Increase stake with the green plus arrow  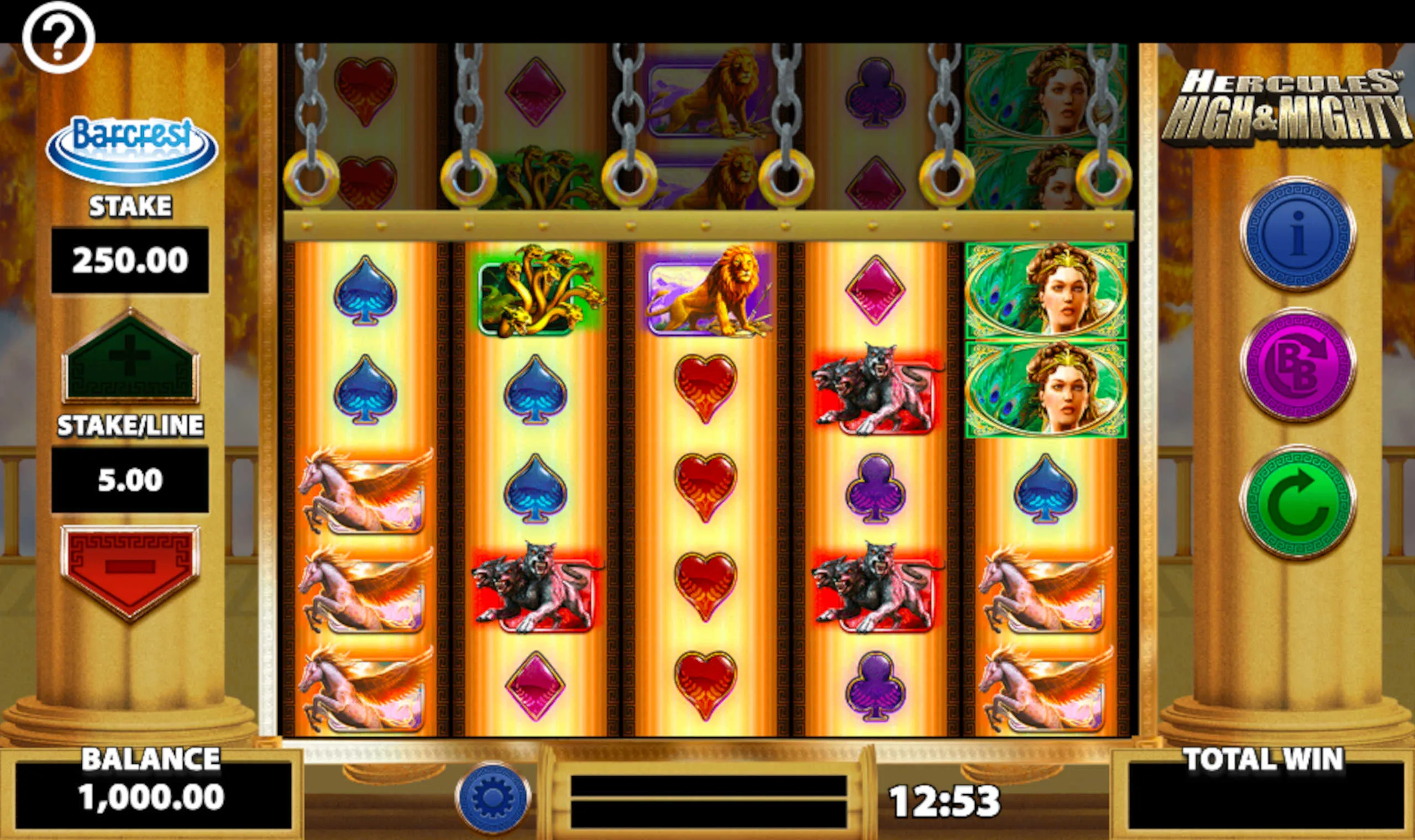pos(130,357)
